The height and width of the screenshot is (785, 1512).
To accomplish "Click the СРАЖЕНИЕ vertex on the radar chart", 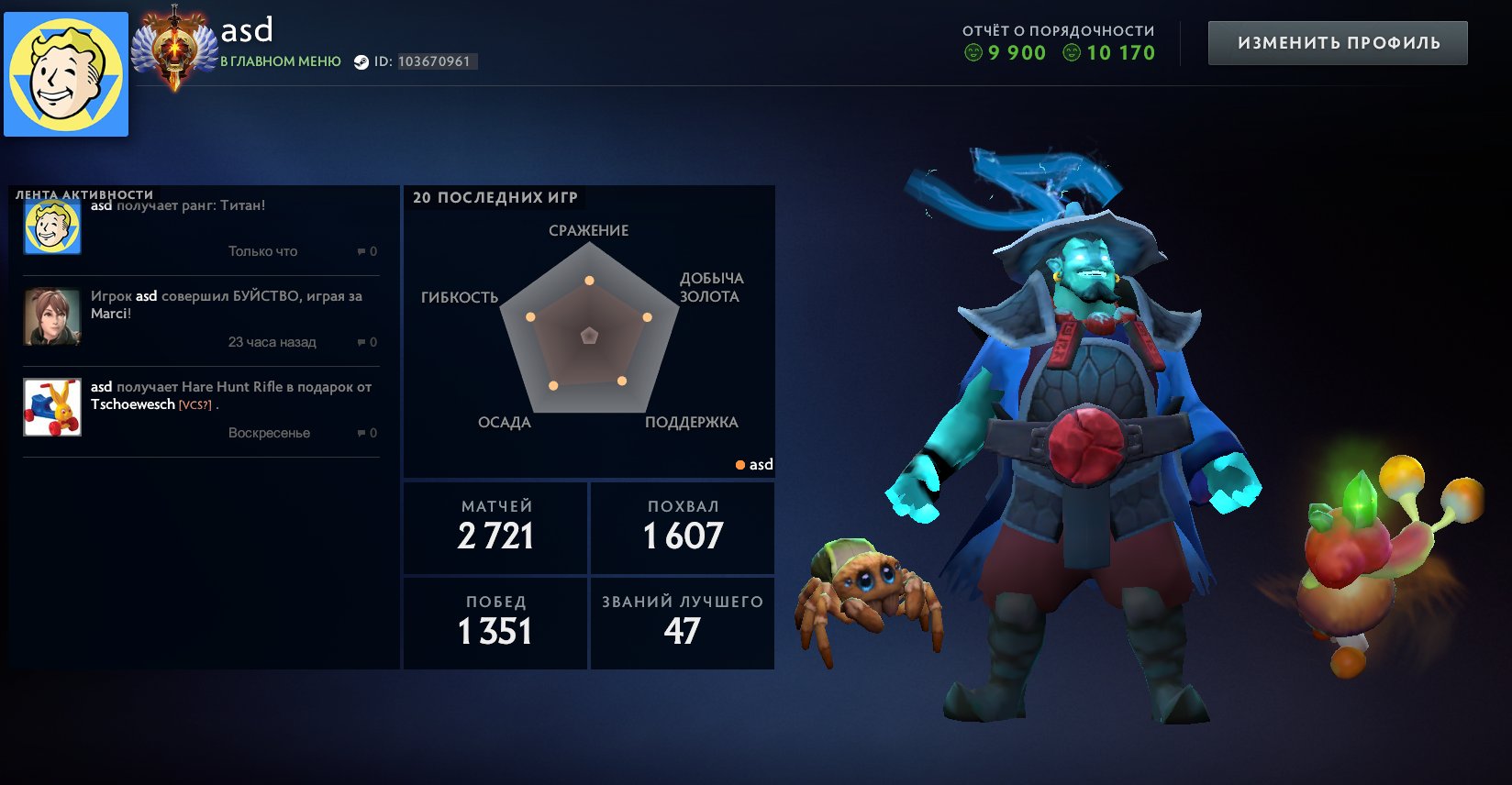I will click(588, 279).
